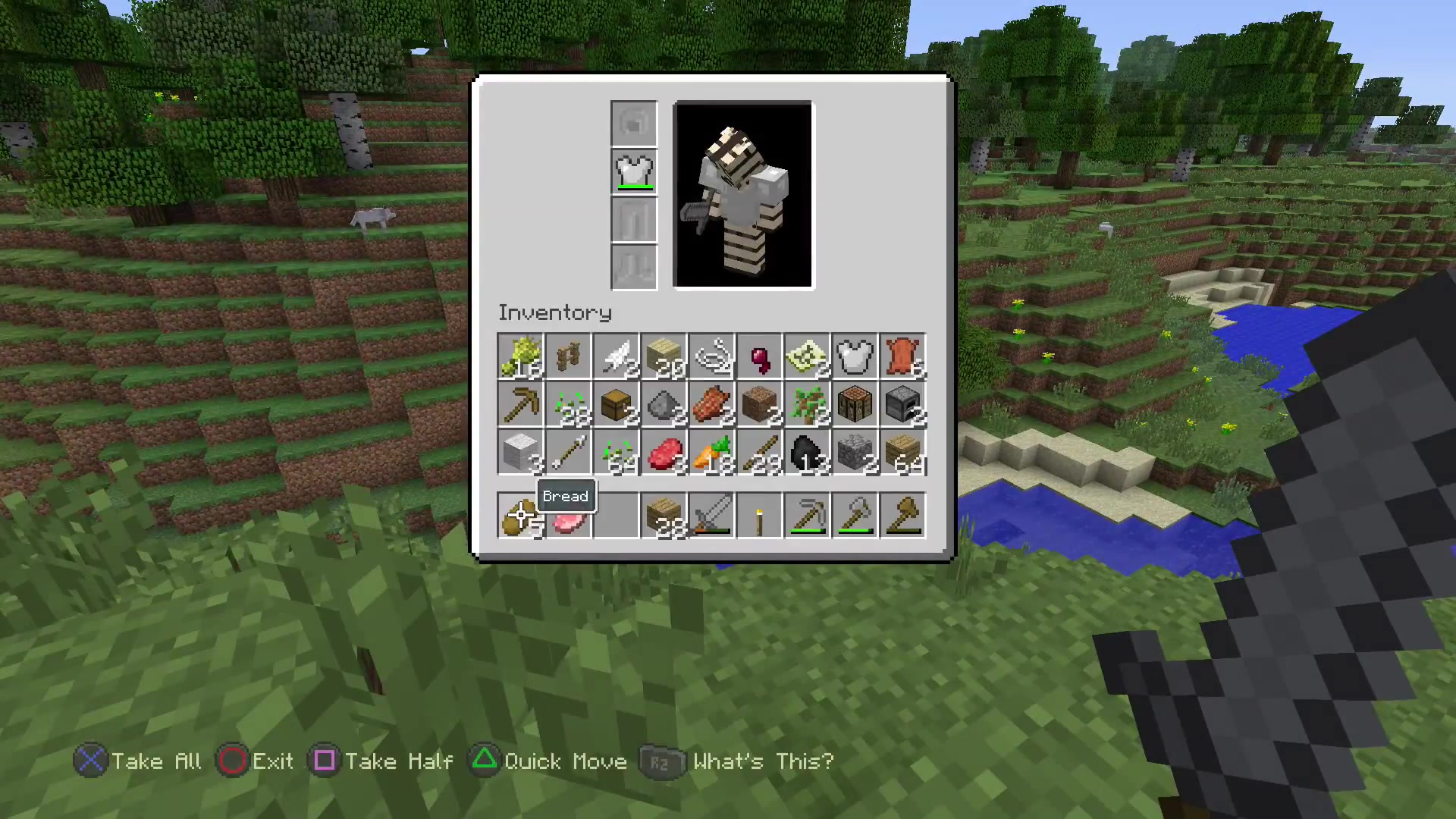Select the sword in the hotbar

[x=711, y=516]
